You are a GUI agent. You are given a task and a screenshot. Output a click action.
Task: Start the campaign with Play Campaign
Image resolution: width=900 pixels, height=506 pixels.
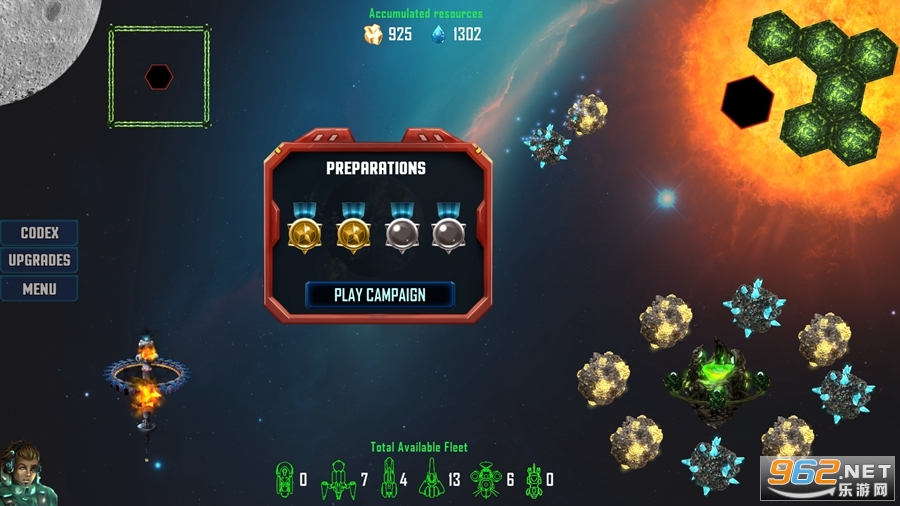(x=379, y=295)
